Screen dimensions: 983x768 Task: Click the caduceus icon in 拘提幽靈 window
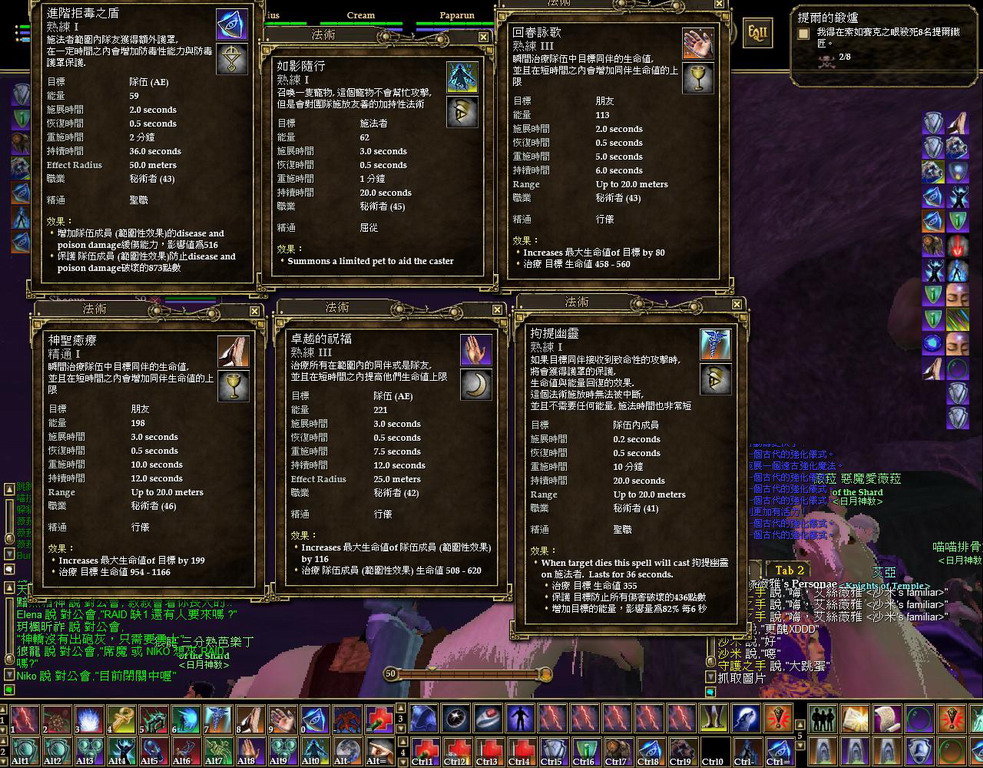coord(715,344)
